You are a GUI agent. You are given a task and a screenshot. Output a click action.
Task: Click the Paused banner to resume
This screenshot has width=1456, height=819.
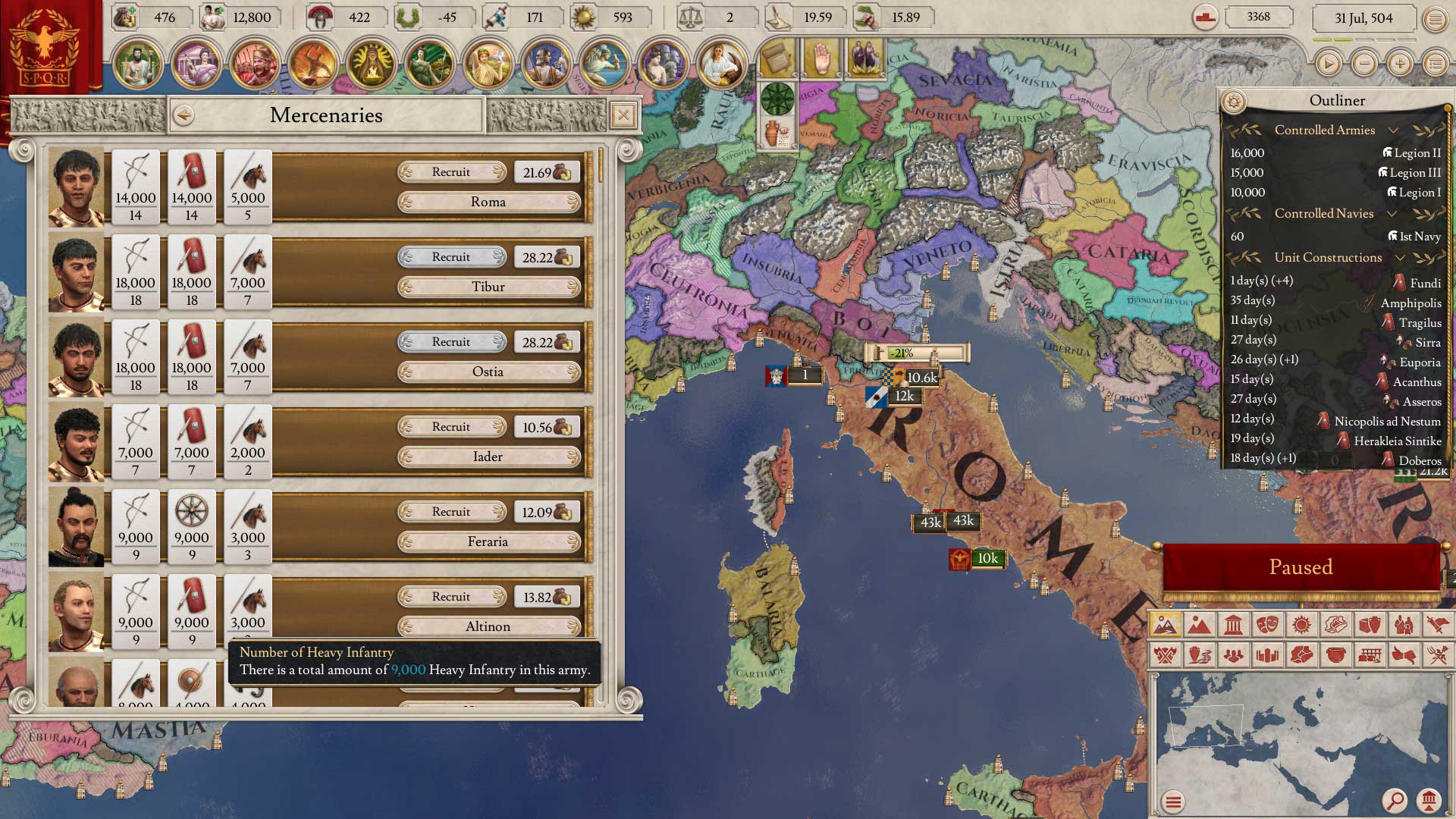1301,567
